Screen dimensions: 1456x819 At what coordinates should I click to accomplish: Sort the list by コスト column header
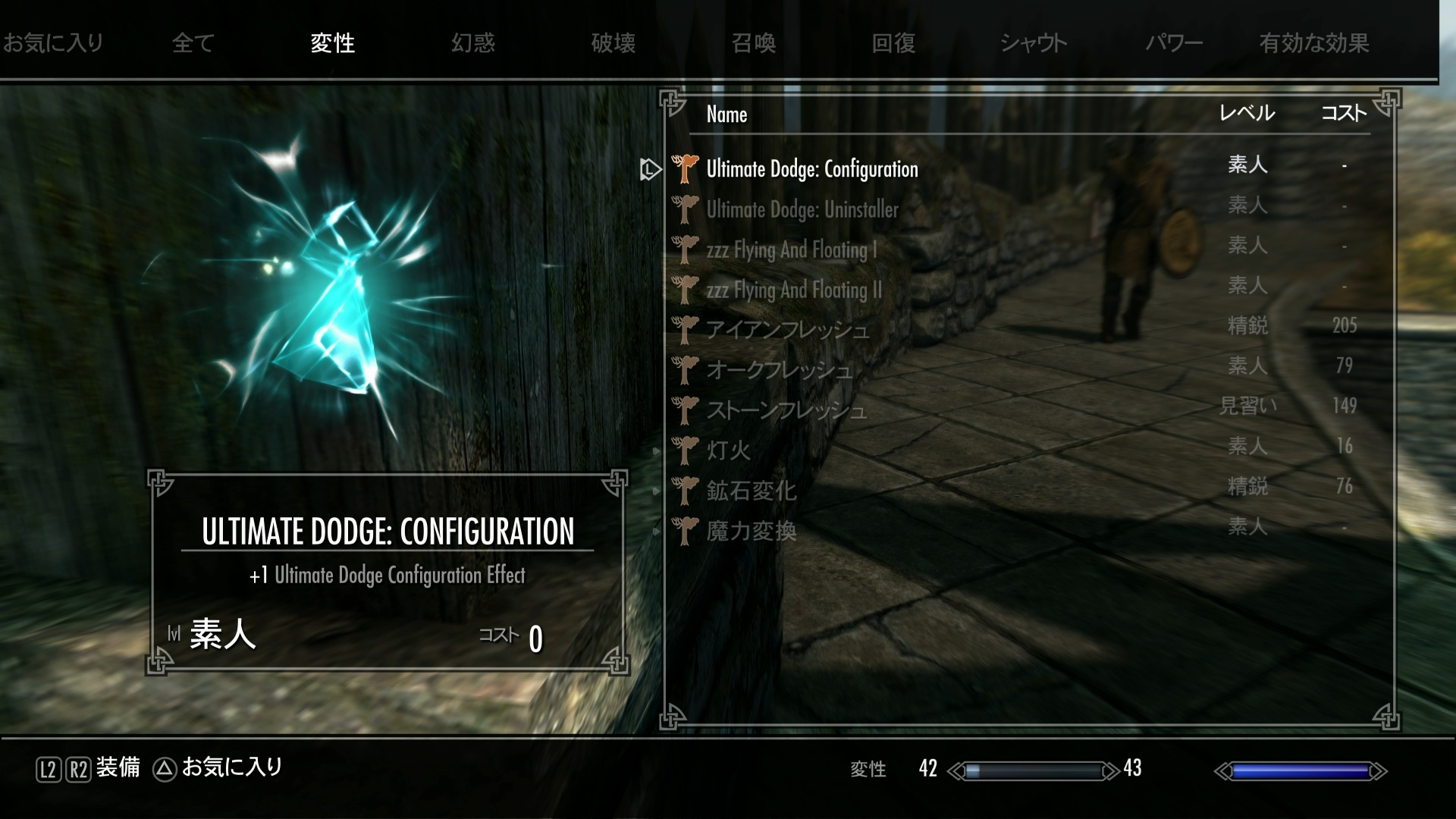coord(1343,114)
